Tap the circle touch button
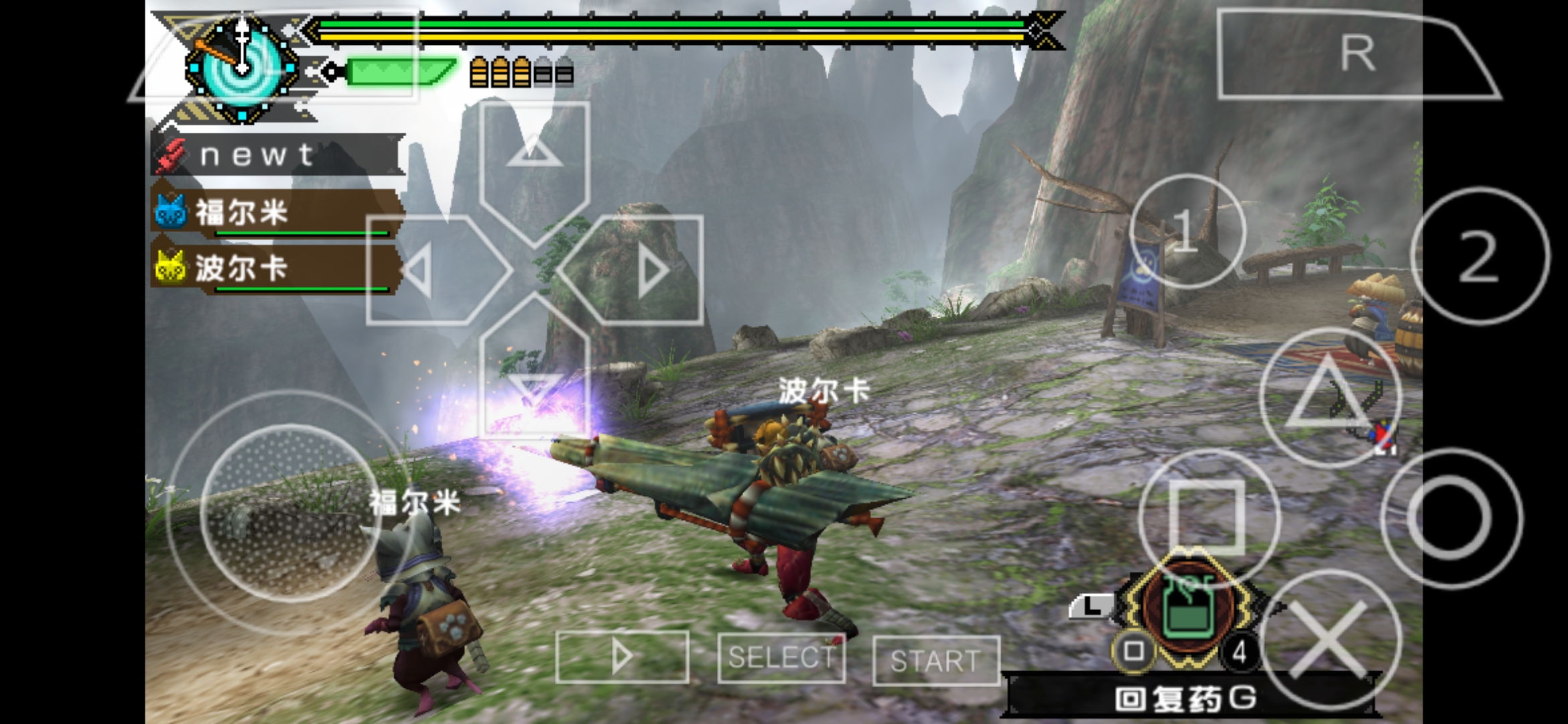The height and width of the screenshot is (724, 1568). (x=1451, y=518)
